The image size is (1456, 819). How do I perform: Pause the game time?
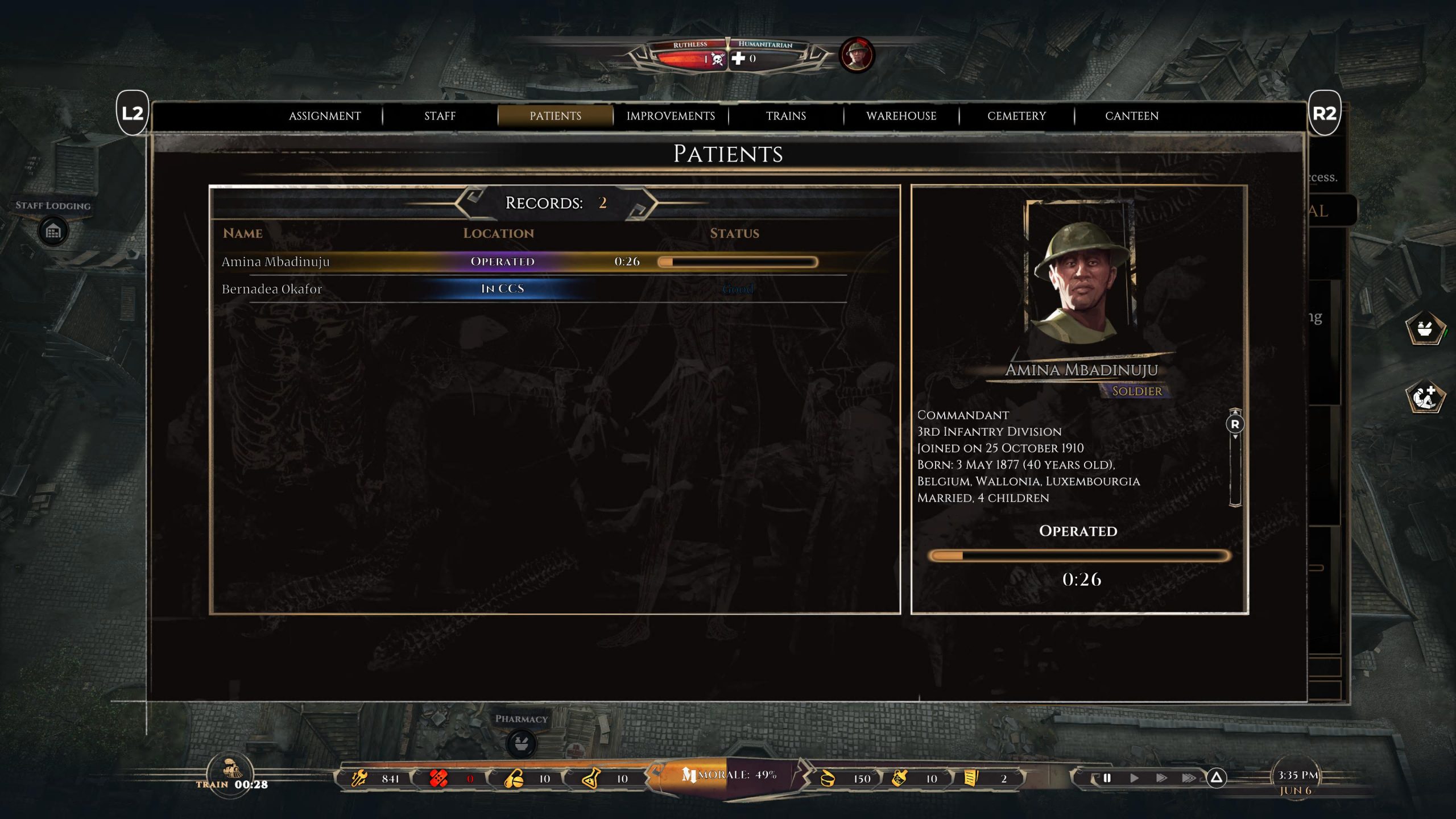pos(1107,777)
